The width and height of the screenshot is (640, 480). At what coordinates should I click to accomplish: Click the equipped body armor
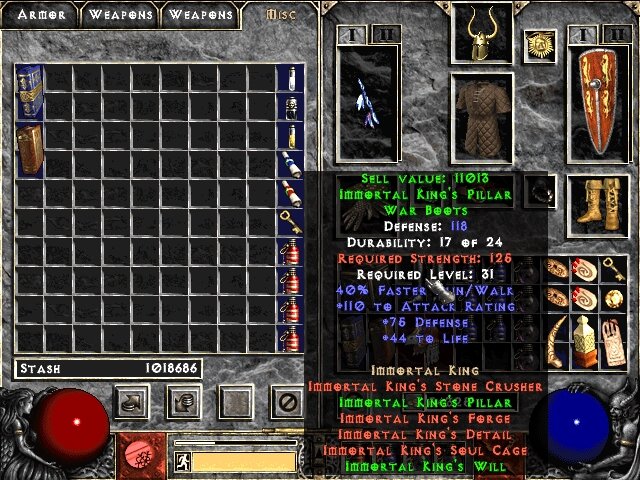point(482,117)
